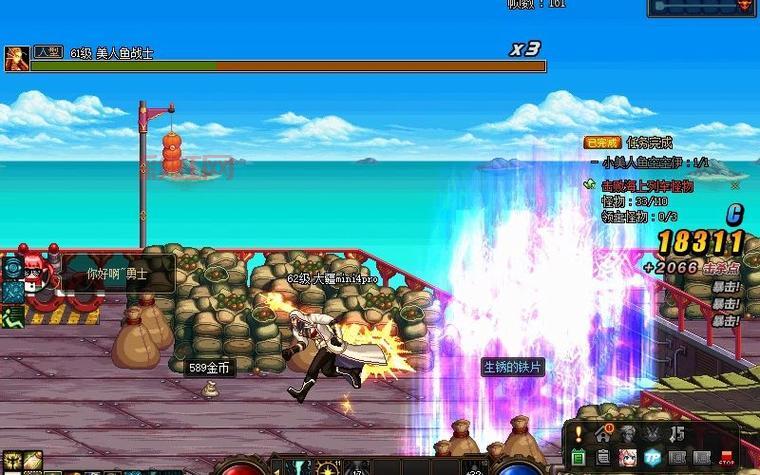This screenshot has width=760, height=475.
Task: Open the green clipboard menu icon
Action: [x=578, y=457]
